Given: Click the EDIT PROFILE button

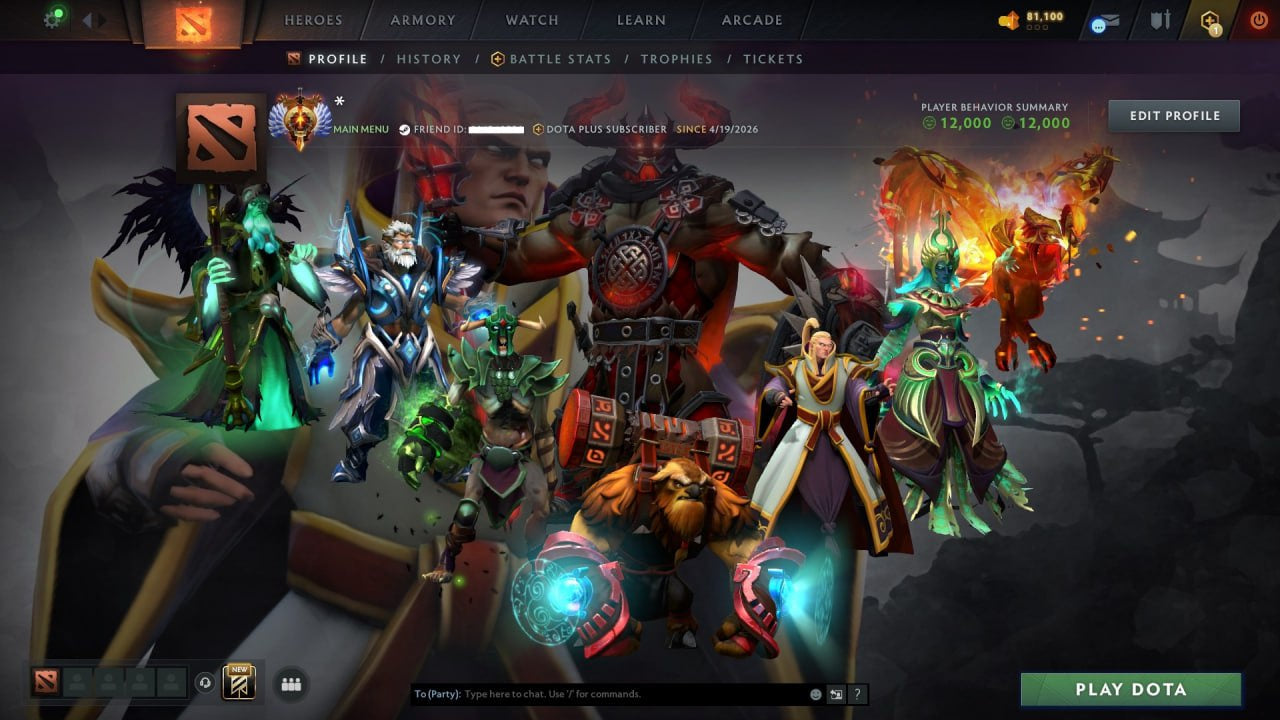Looking at the screenshot, I should pos(1174,115).
